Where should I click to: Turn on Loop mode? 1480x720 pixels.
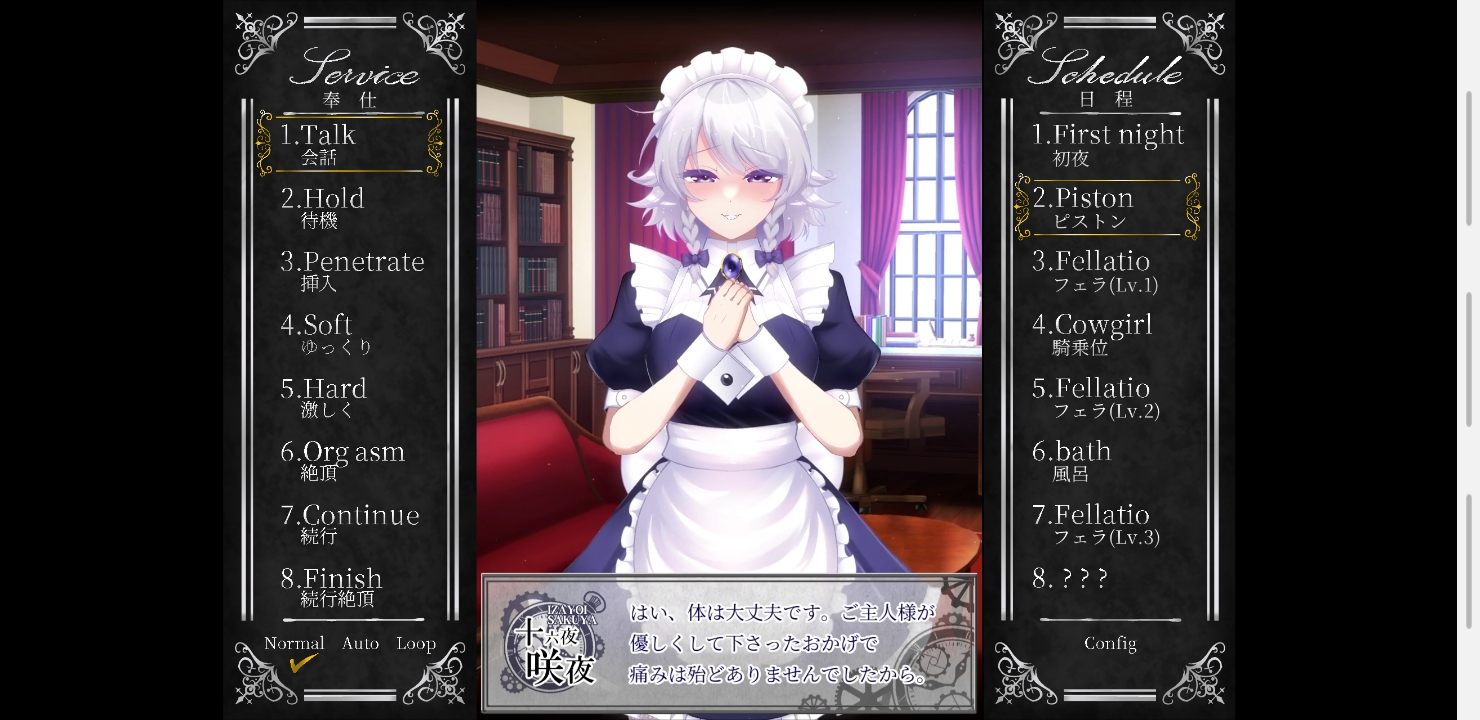point(417,643)
